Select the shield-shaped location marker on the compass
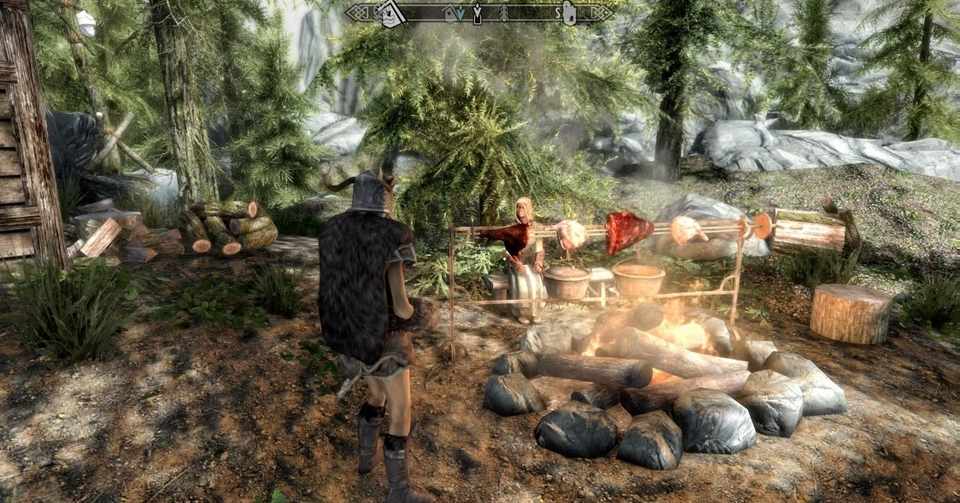The height and width of the screenshot is (503, 960). point(569,13)
